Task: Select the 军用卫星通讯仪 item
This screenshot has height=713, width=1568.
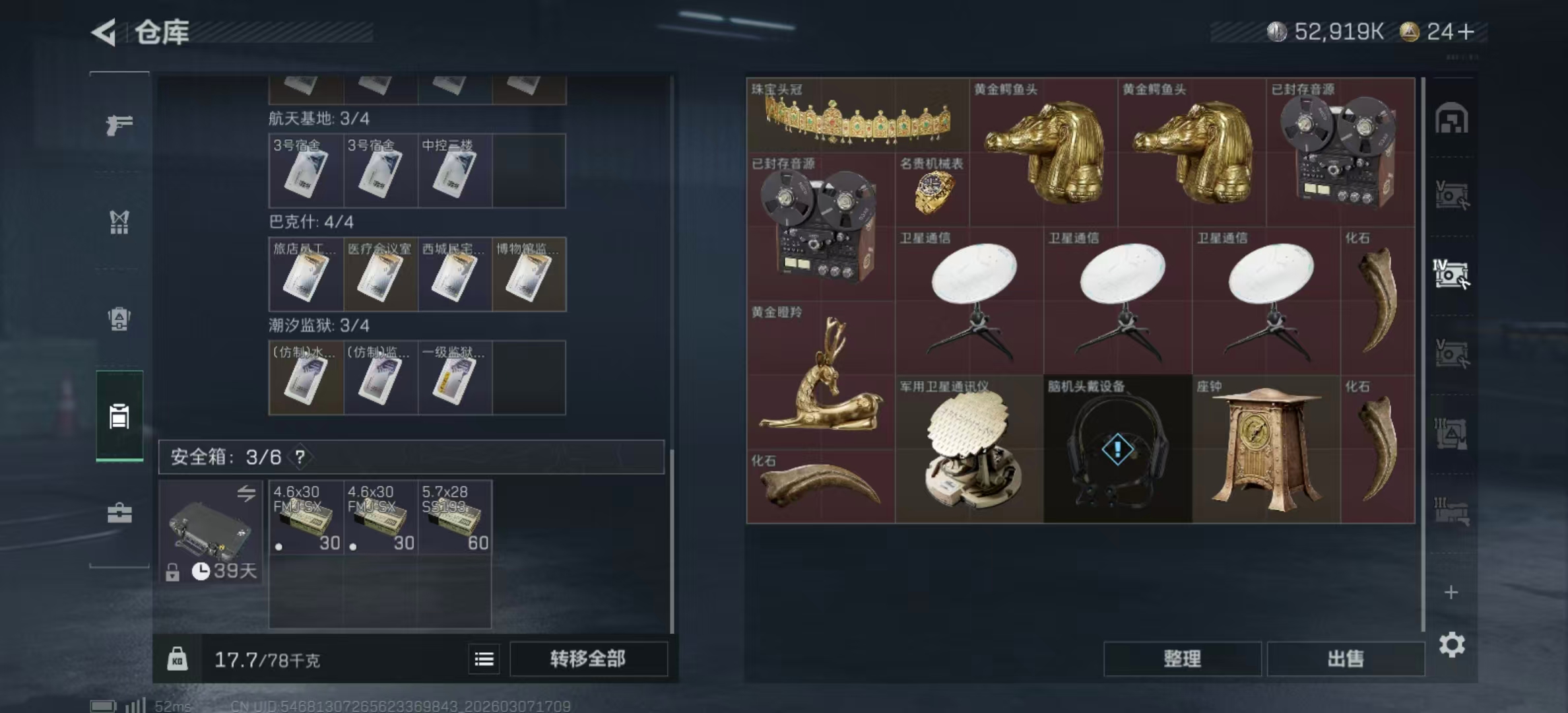Action: pyautogui.click(x=969, y=449)
